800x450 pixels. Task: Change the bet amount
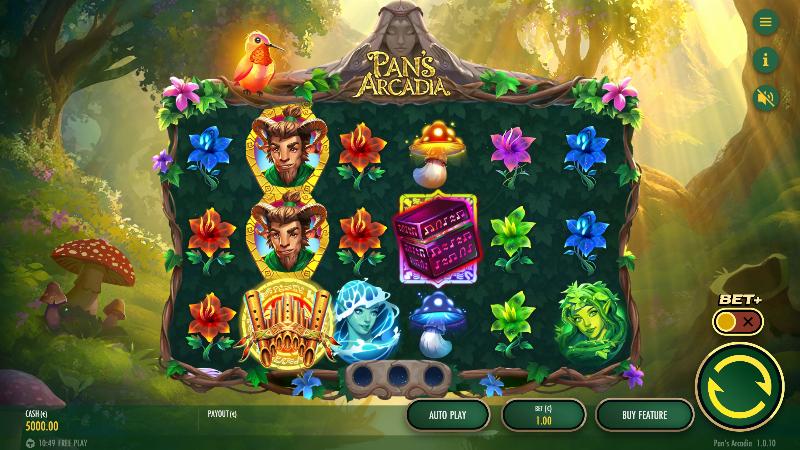543,414
